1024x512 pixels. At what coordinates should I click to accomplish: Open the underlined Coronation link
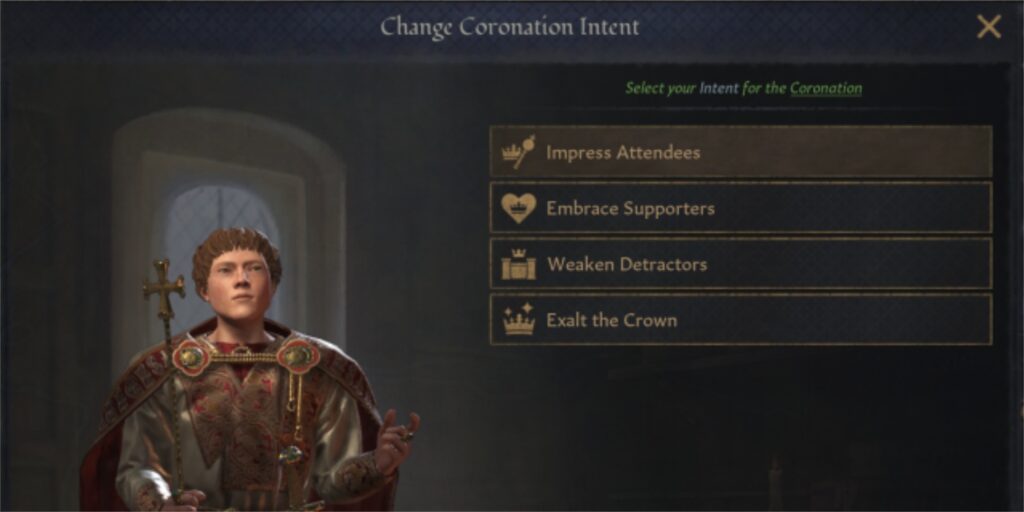[x=825, y=88]
